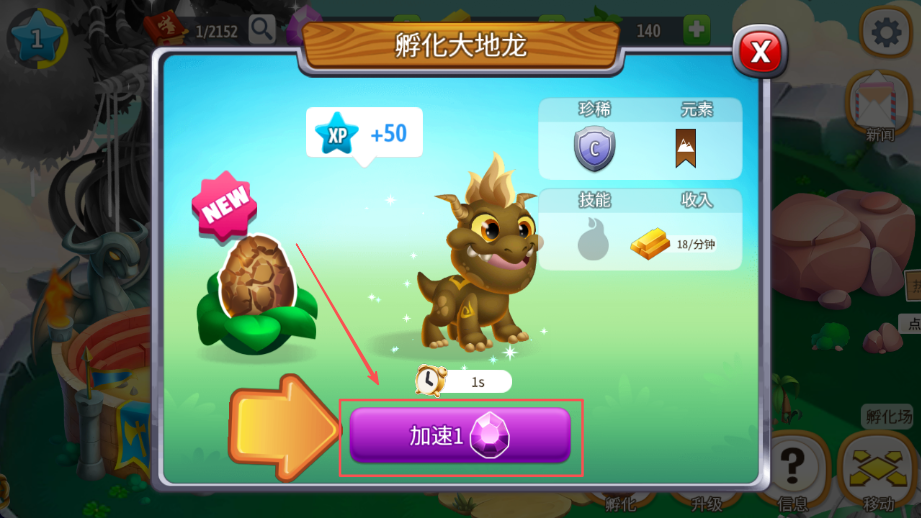This screenshot has width=921, height=518.
Task: Click the player level star badge
Action: click(37, 39)
